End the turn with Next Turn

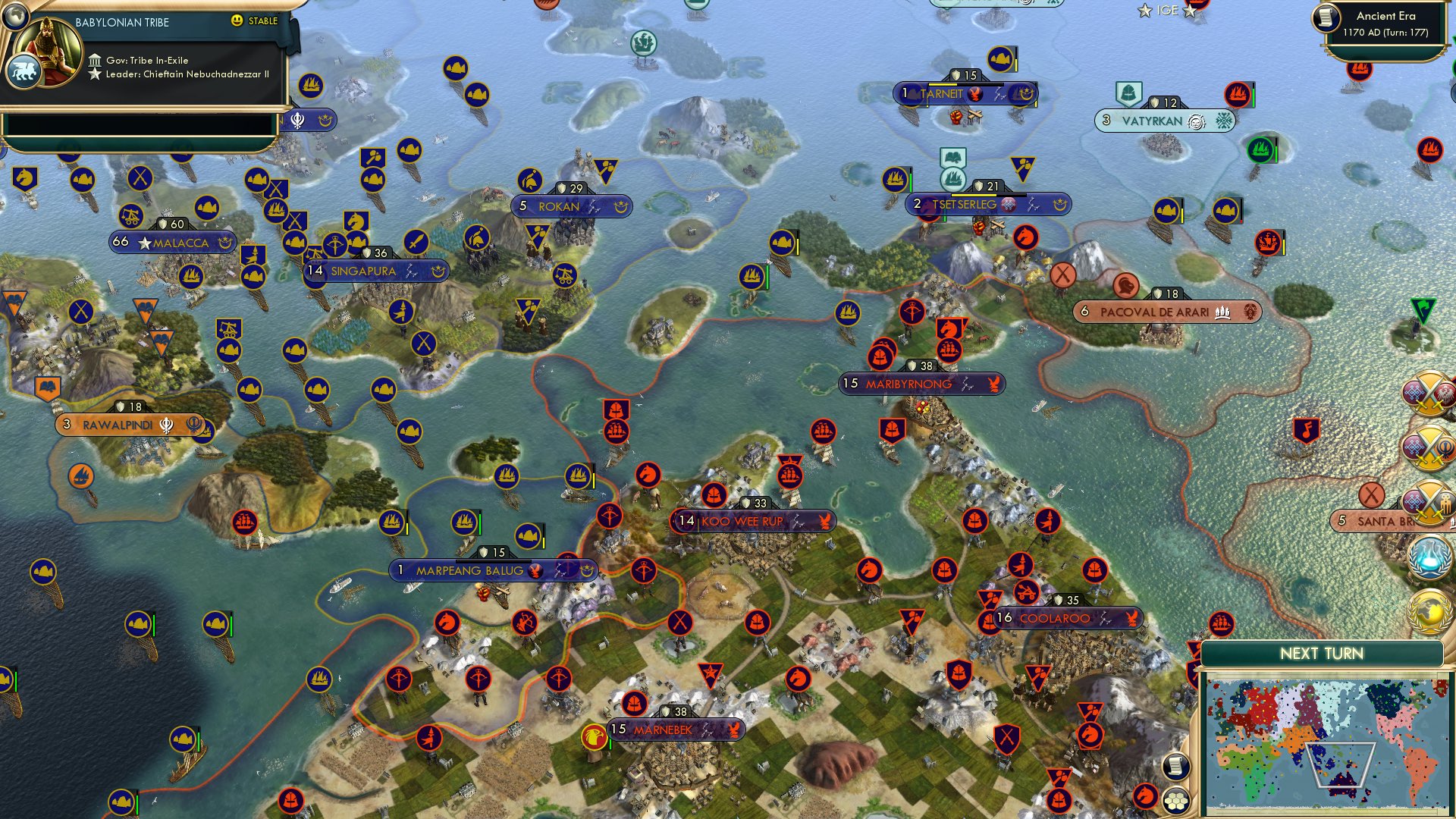coord(1321,654)
